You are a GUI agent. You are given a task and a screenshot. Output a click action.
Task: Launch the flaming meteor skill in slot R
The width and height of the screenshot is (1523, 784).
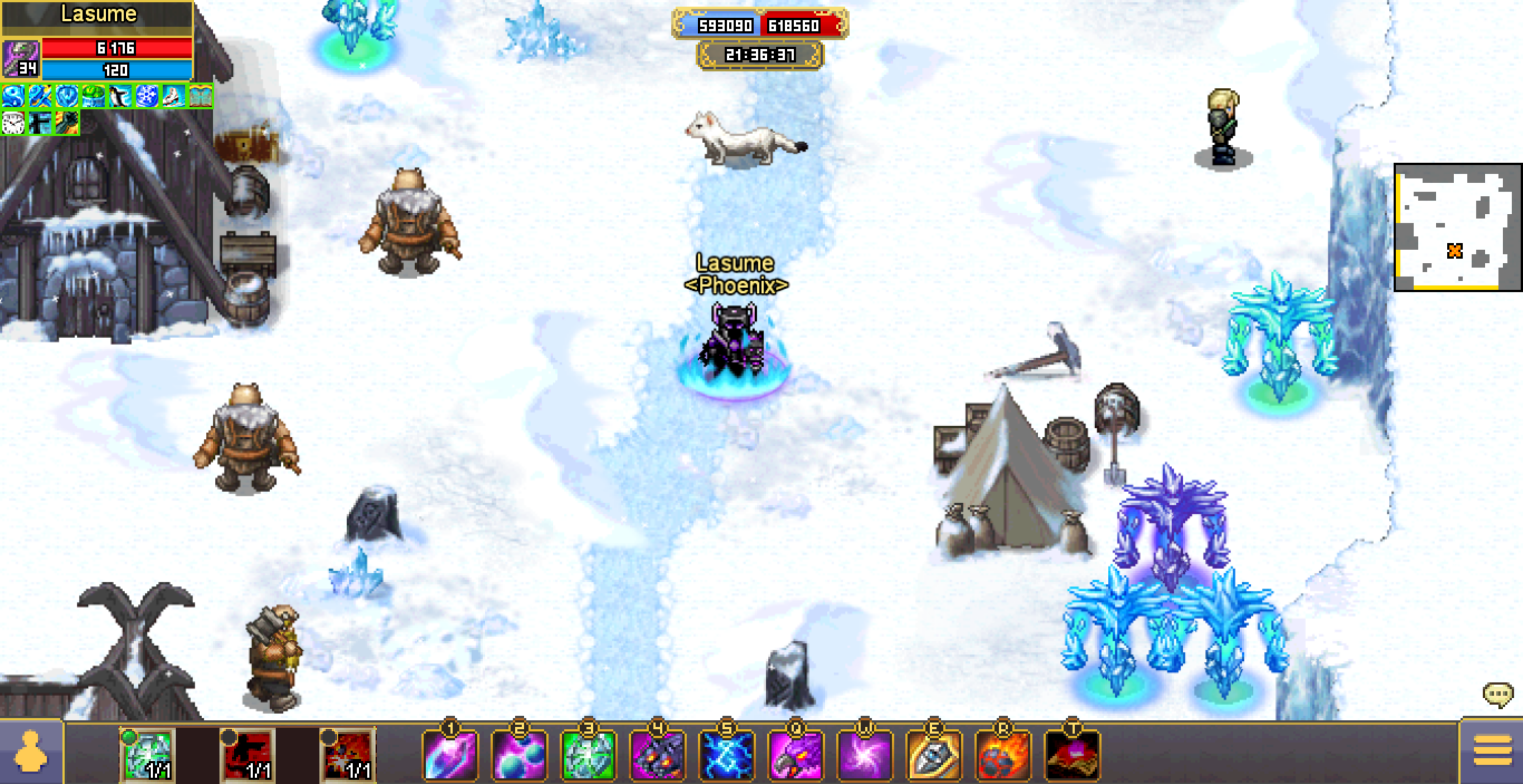(x=1003, y=756)
